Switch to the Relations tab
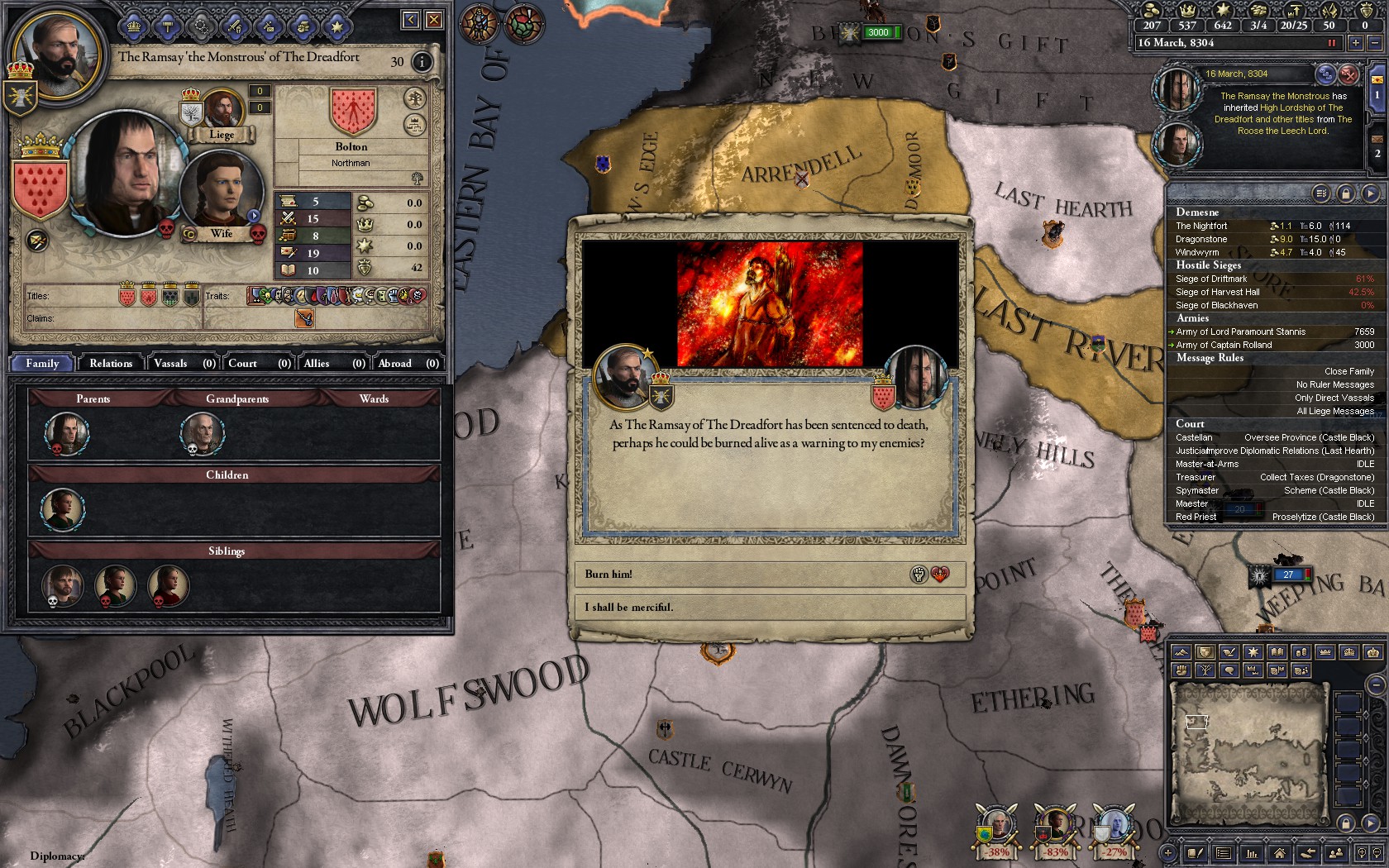Image resolution: width=1389 pixels, height=868 pixels. 111,364
